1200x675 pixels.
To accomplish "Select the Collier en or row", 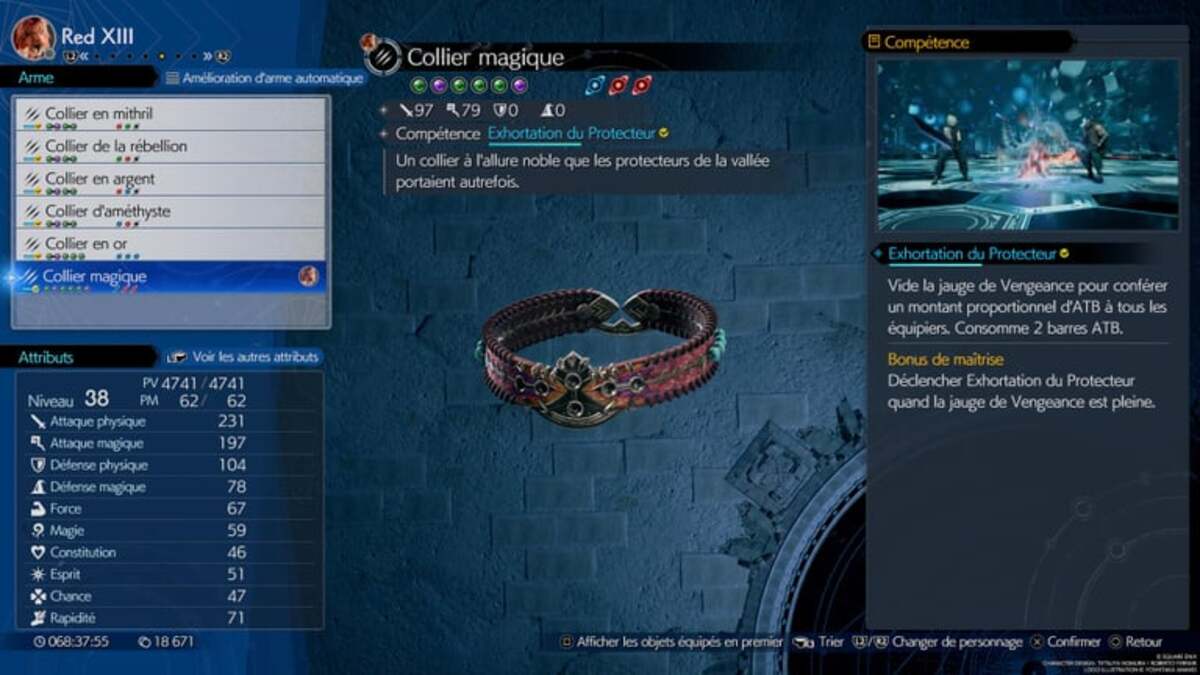I will tap(170, 244).
